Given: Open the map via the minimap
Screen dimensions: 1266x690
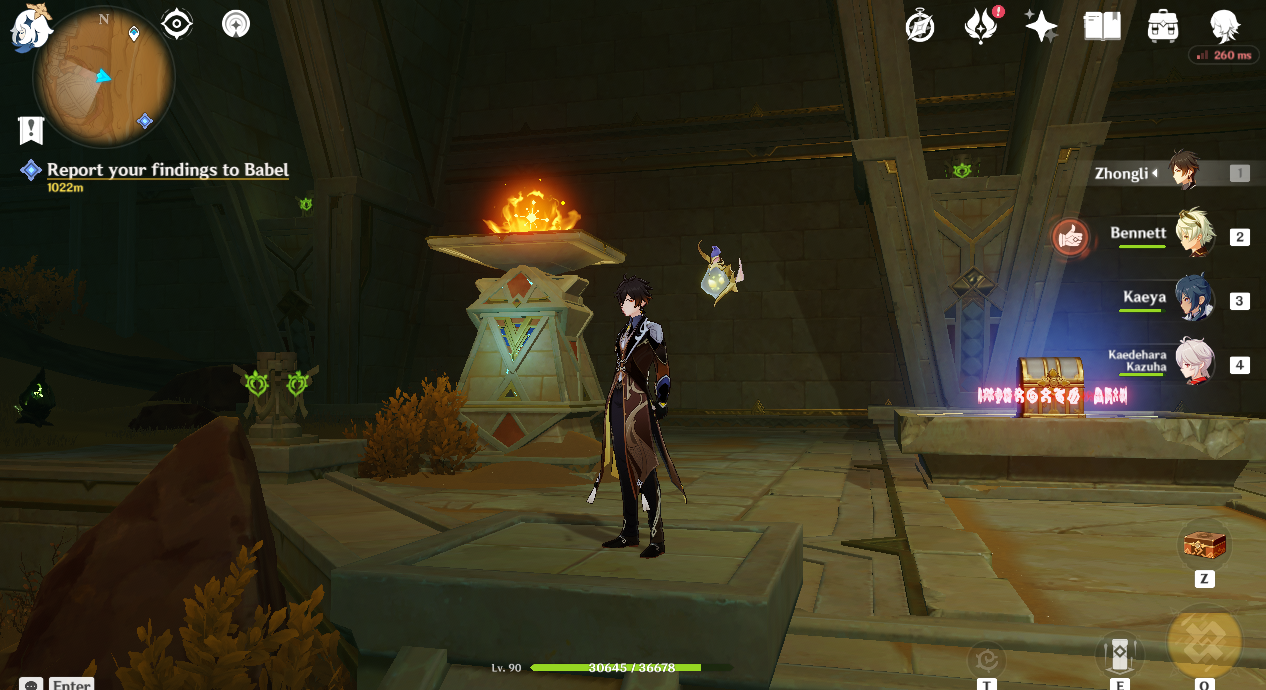Looking at the screenshot, I should pos(103,78).
